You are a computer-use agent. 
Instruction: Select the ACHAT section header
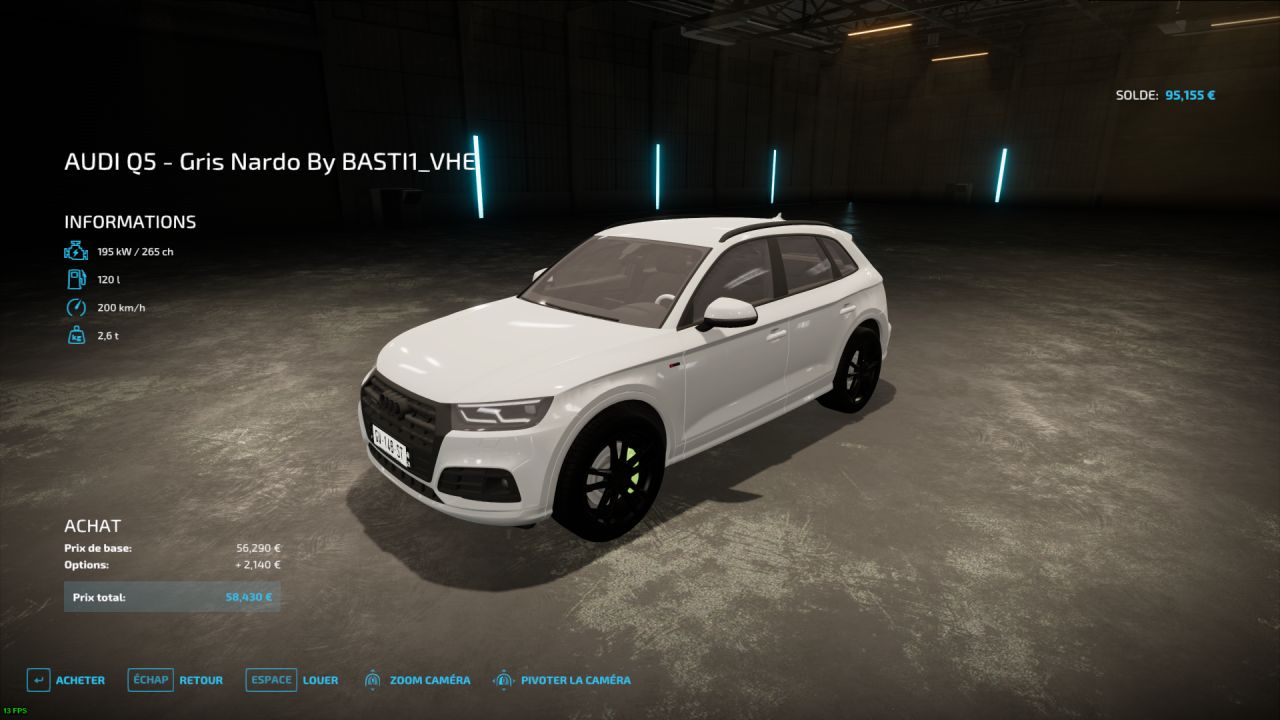pyautogui.click(x=92, y=525)
